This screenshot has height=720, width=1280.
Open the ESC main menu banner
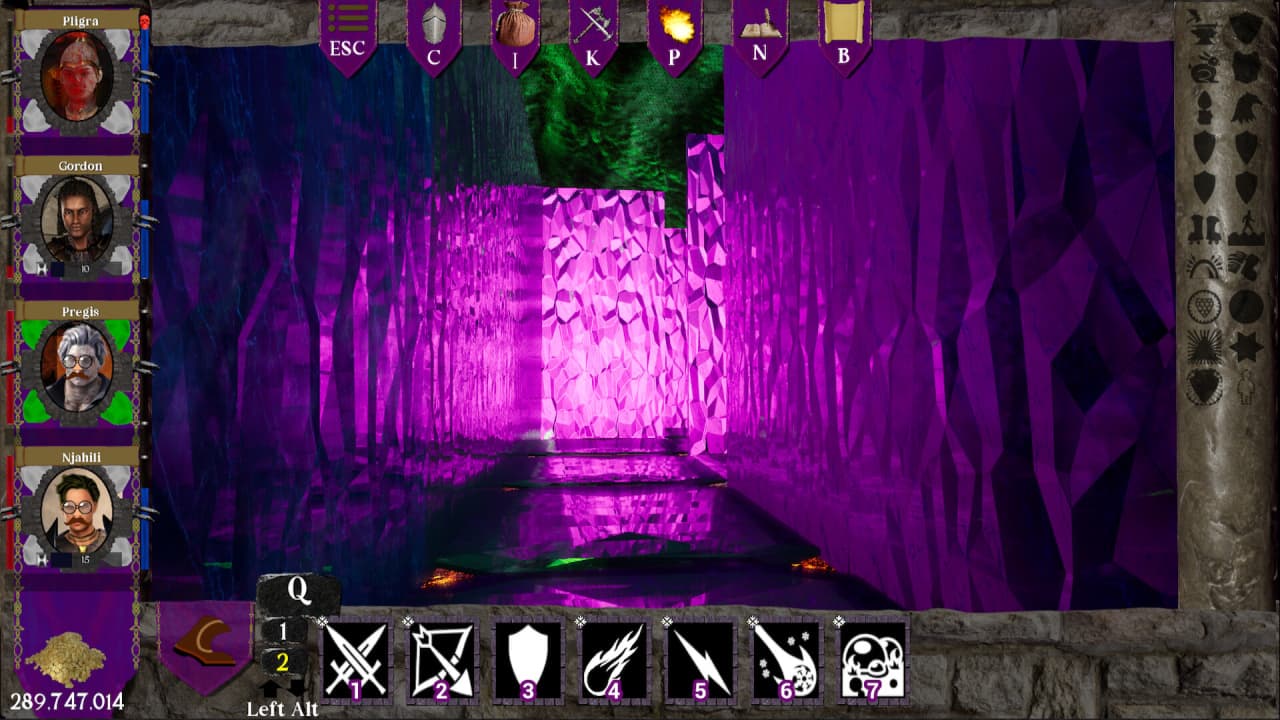click(348, 34)
